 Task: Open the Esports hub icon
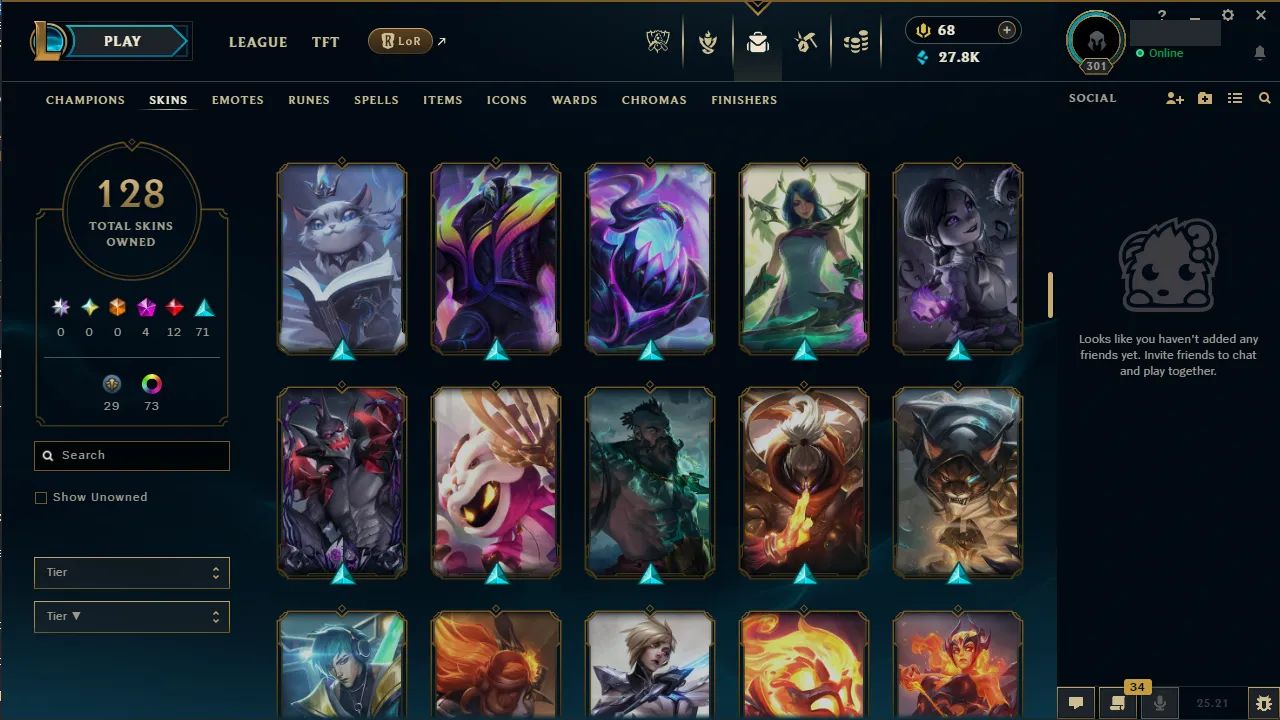click(658, 42)
